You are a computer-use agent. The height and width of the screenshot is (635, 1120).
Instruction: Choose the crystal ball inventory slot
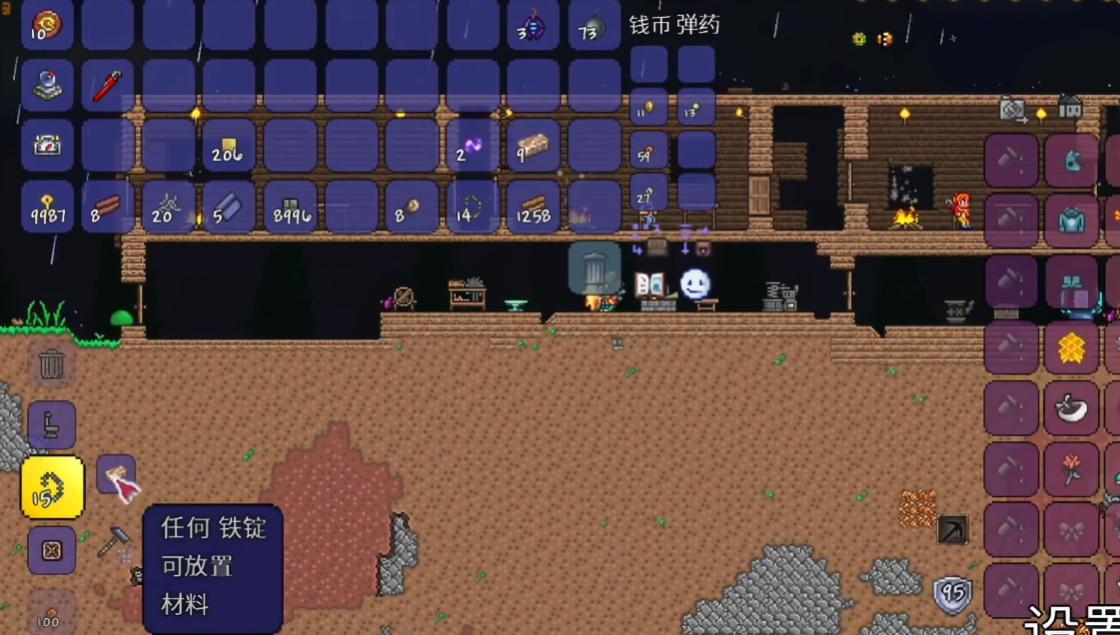tap(47, 86)
